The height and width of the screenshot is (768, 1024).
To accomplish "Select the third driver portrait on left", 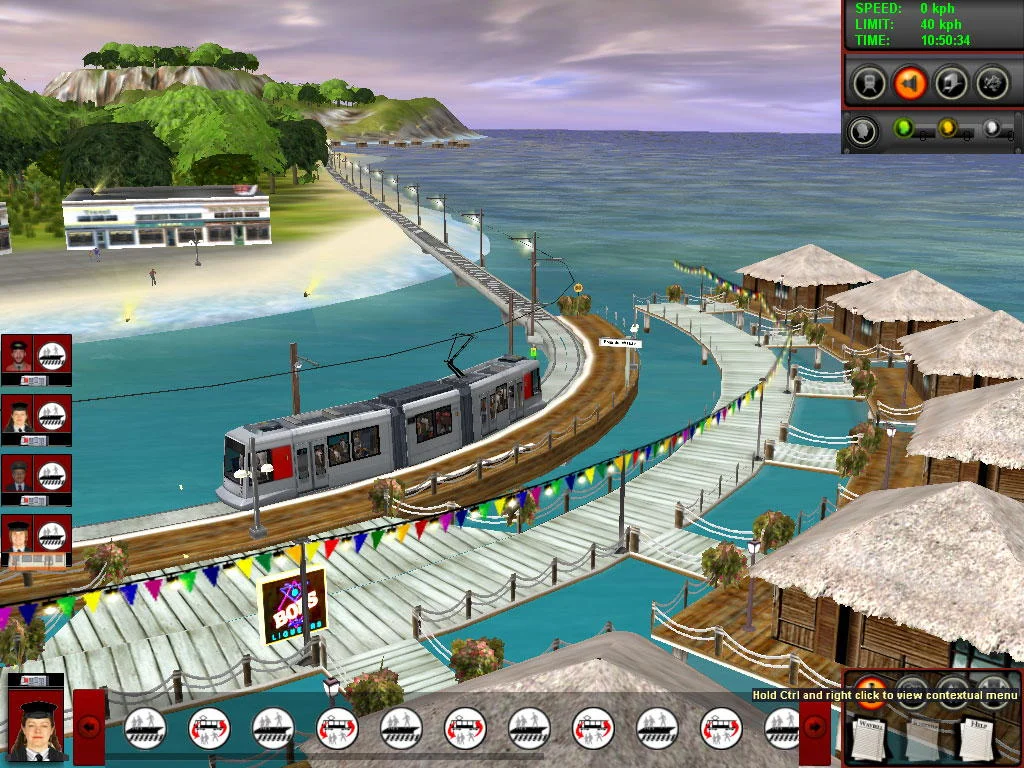I will coord(18,476).
